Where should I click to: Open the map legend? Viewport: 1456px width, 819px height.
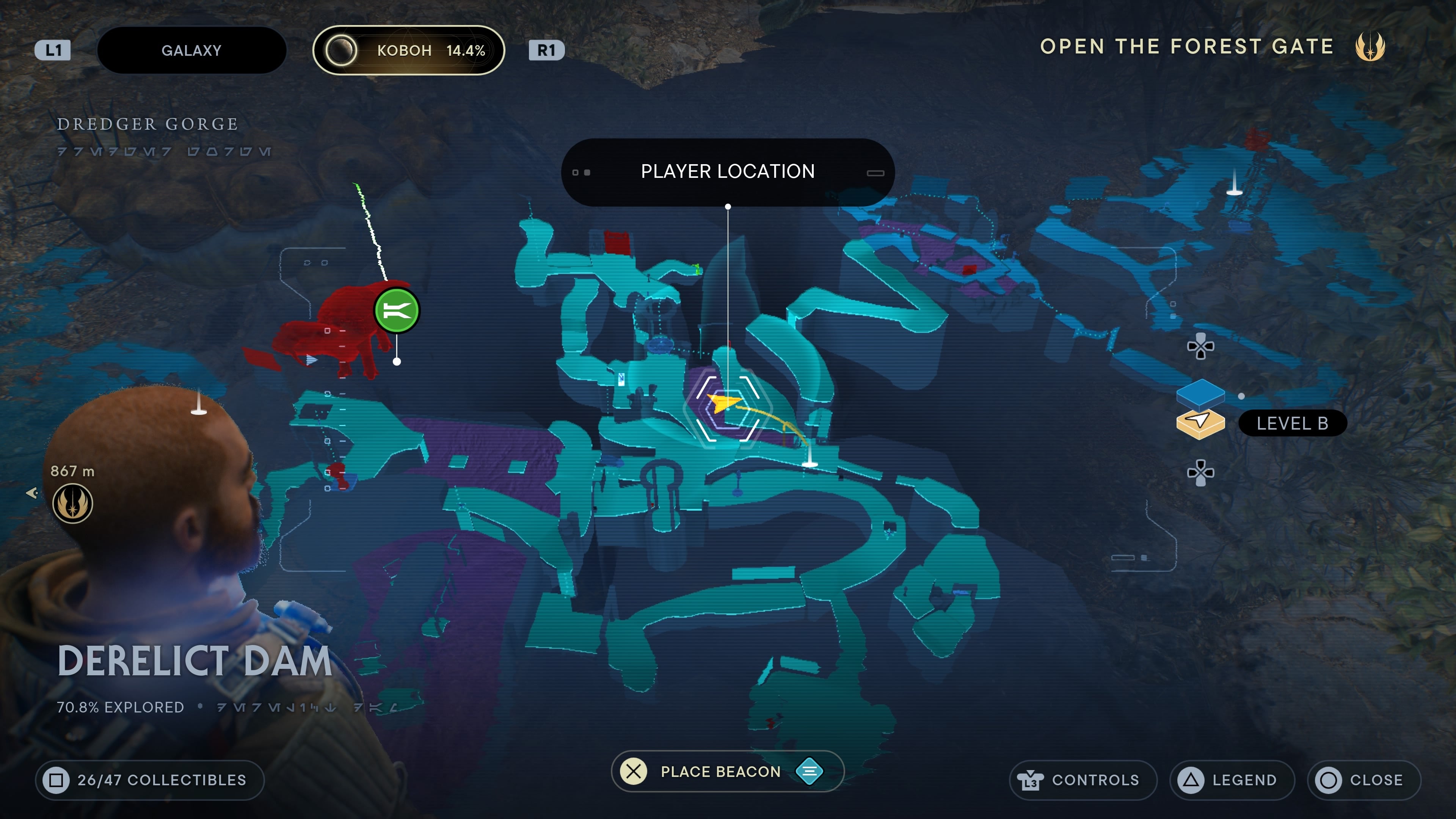(x=1232, y=780)
